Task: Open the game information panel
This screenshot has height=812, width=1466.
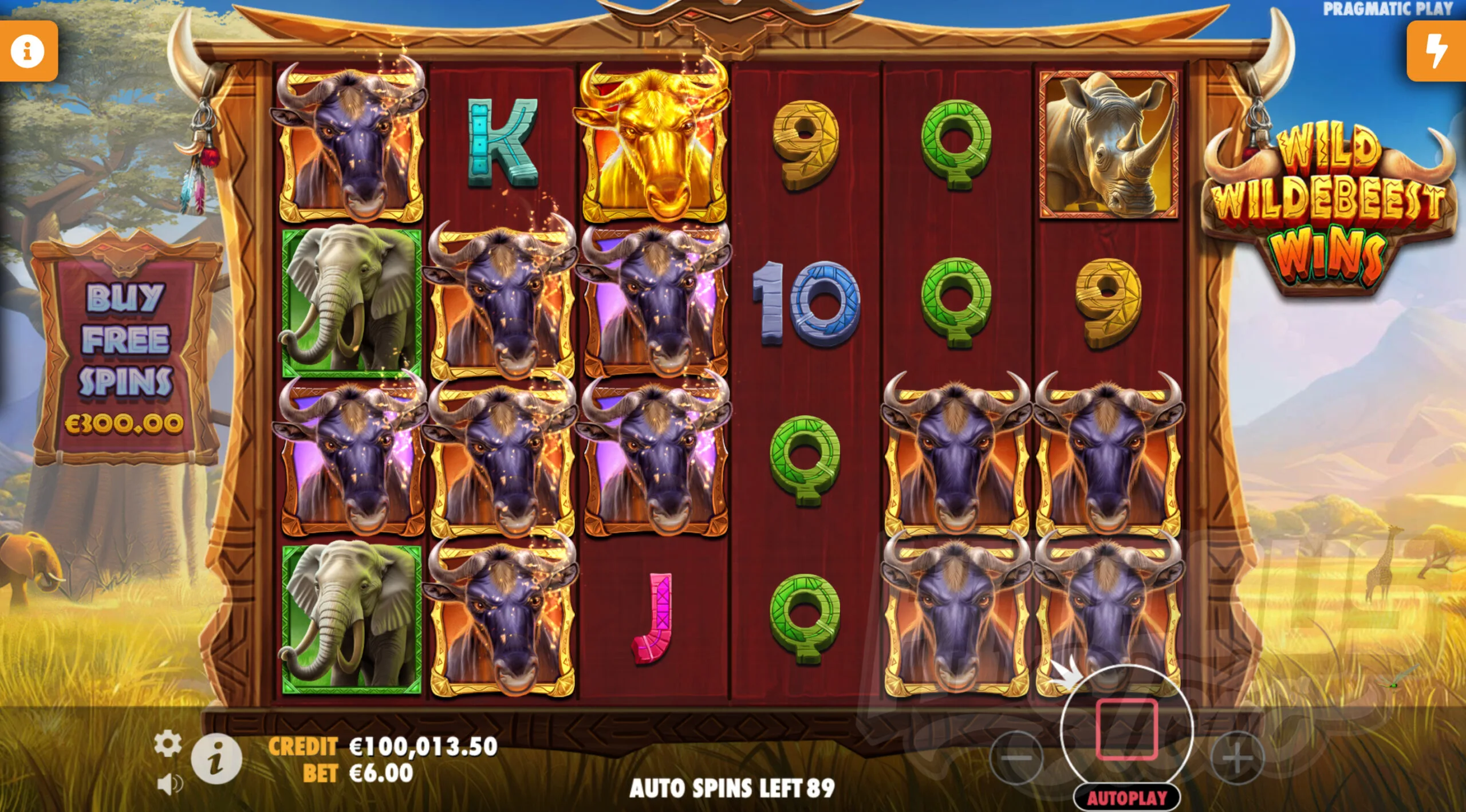Action: (x=27, y=51)
